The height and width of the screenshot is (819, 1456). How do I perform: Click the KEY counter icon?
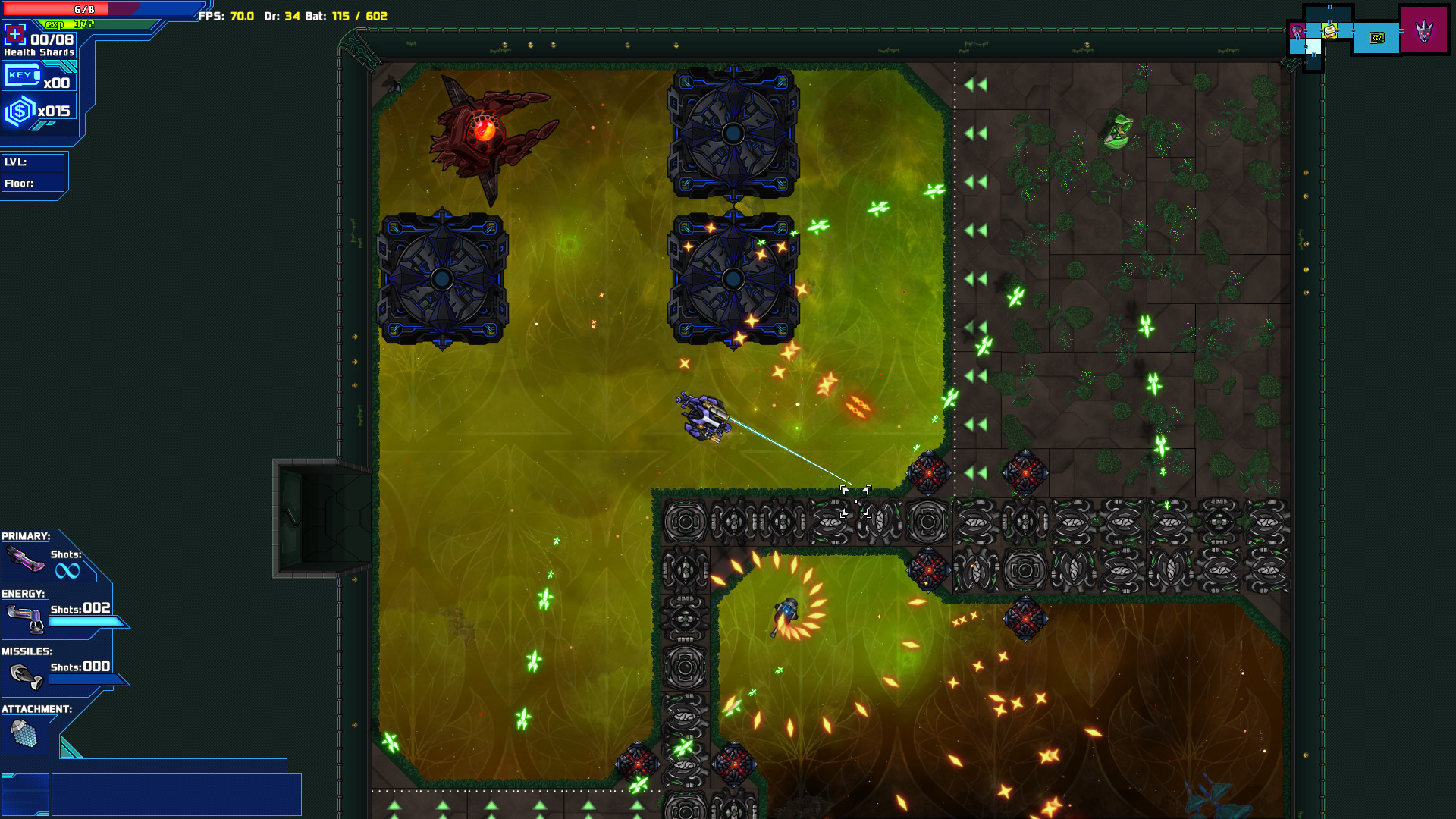(21, 74)
